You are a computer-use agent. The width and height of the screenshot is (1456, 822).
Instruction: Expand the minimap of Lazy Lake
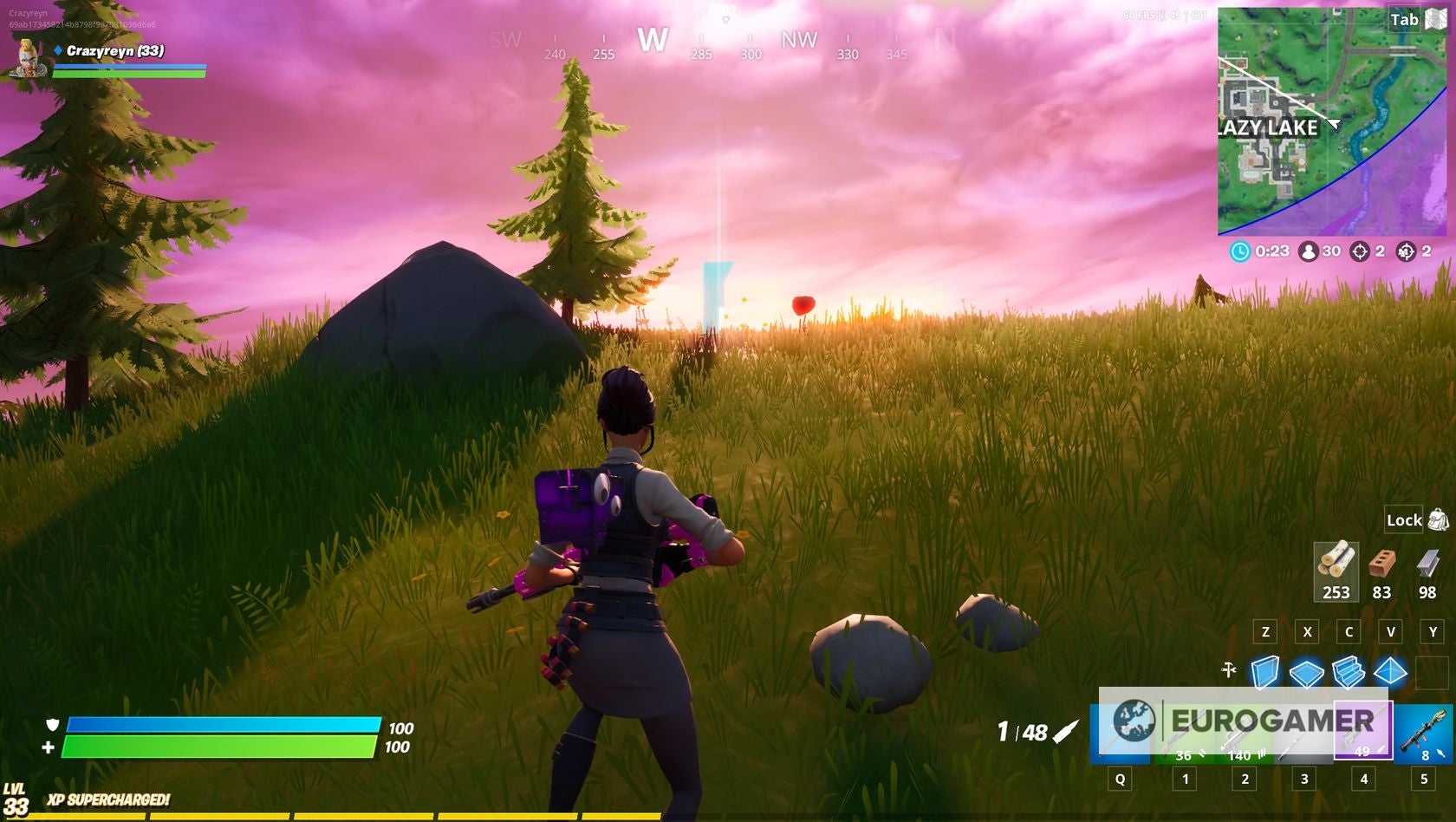point(1335,130)
